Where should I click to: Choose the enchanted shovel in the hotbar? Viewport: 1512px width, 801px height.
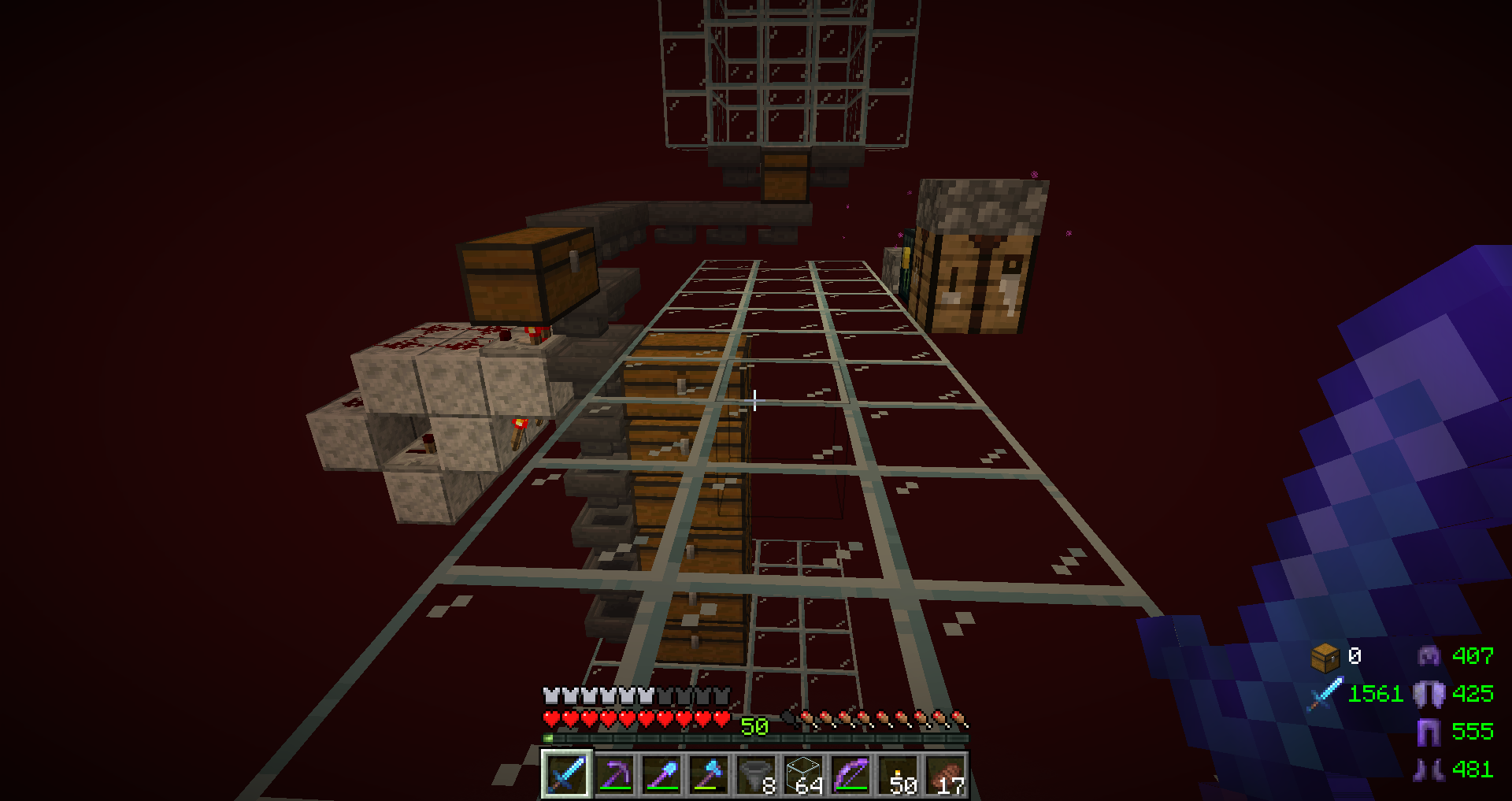pyautogui.click(x=661, y=774)
